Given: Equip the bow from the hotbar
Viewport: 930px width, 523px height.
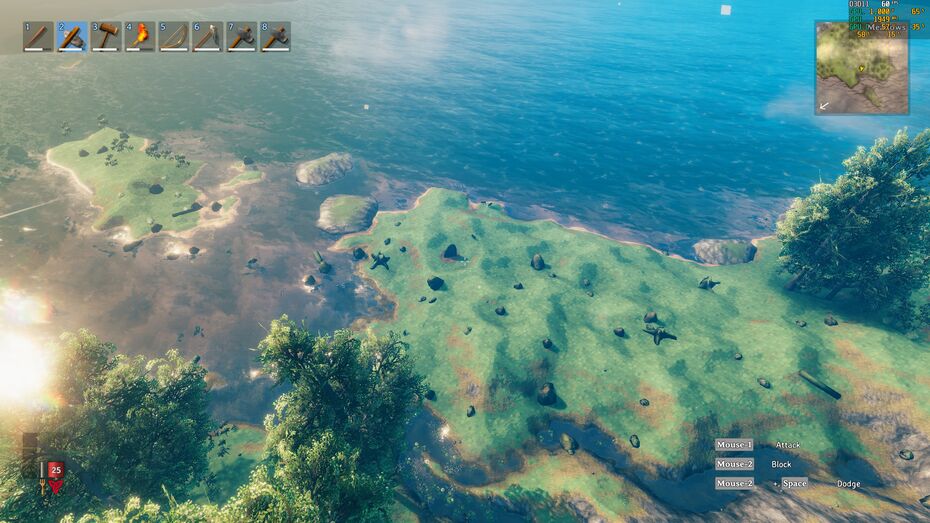Looking at the screenshot, I should point(174,37).
